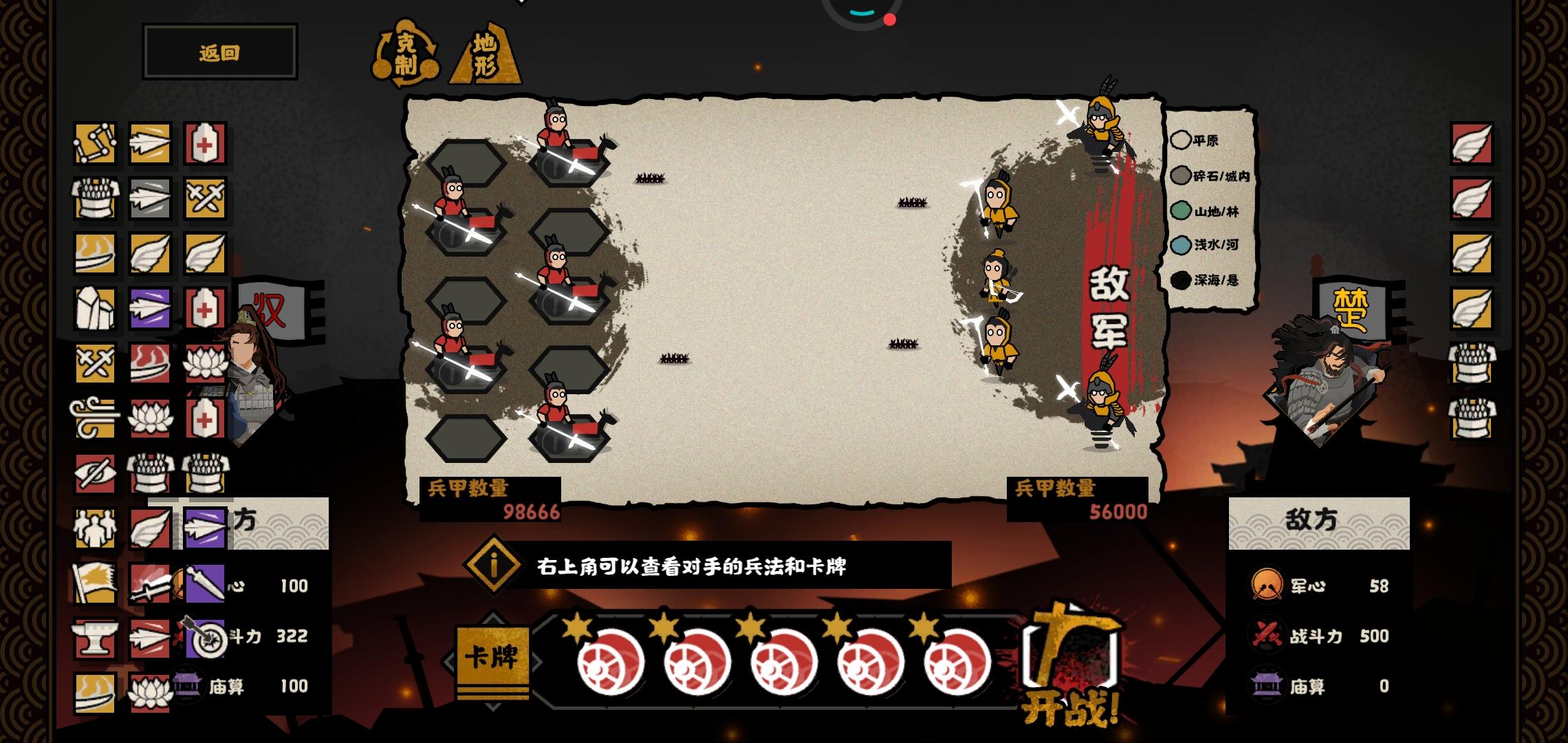The width and height of the screenshot is (1568, 743).
Task: Select the red cross shield healing icon
Action: click(204, 144)
